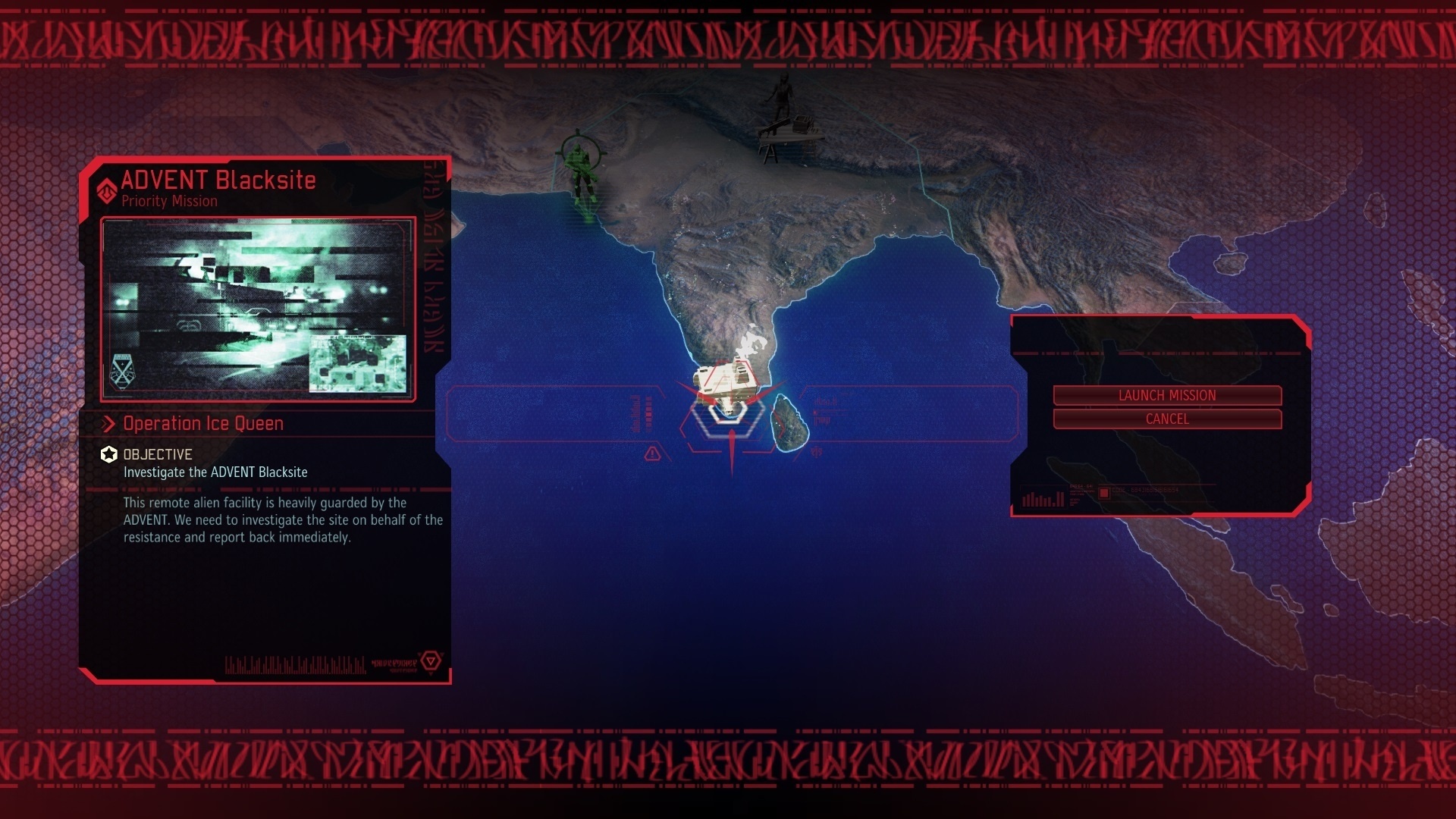This screenshot has height=819, width=1456.
Task: Click the Operation Ice Queen title bar
Action: [x=203, y=424]
